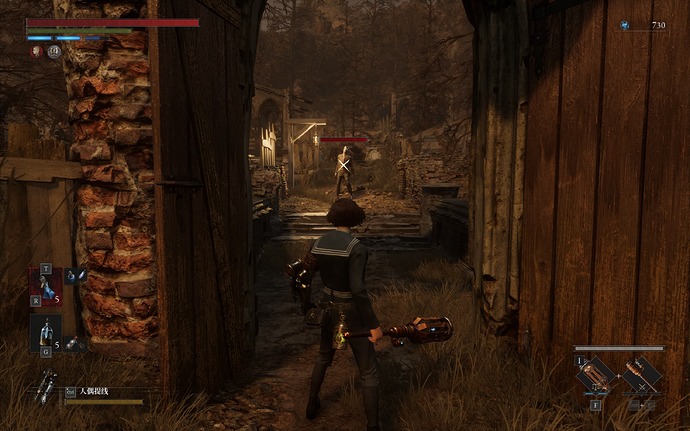
Task: Click the blue Ergo currency icon
Action: 625,26
